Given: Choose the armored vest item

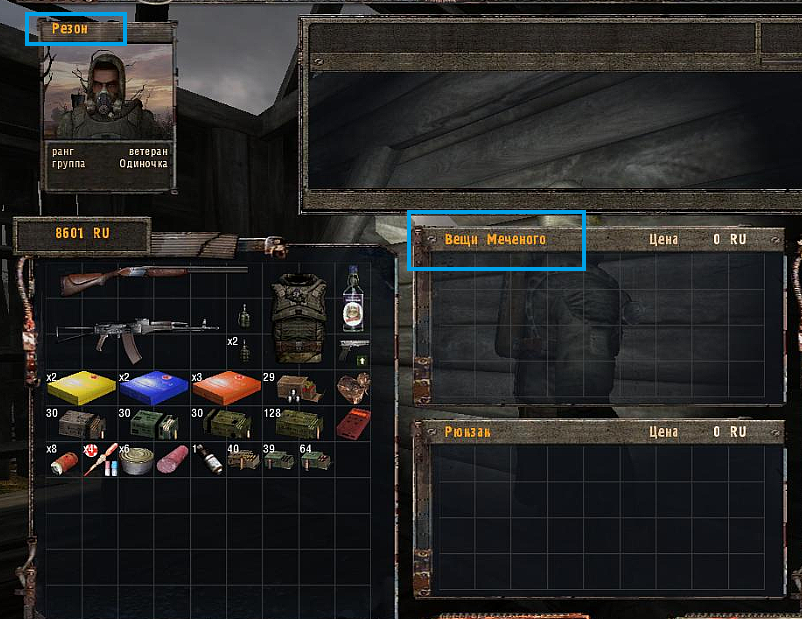Looking at the screenshot, I should pos(299,315).
